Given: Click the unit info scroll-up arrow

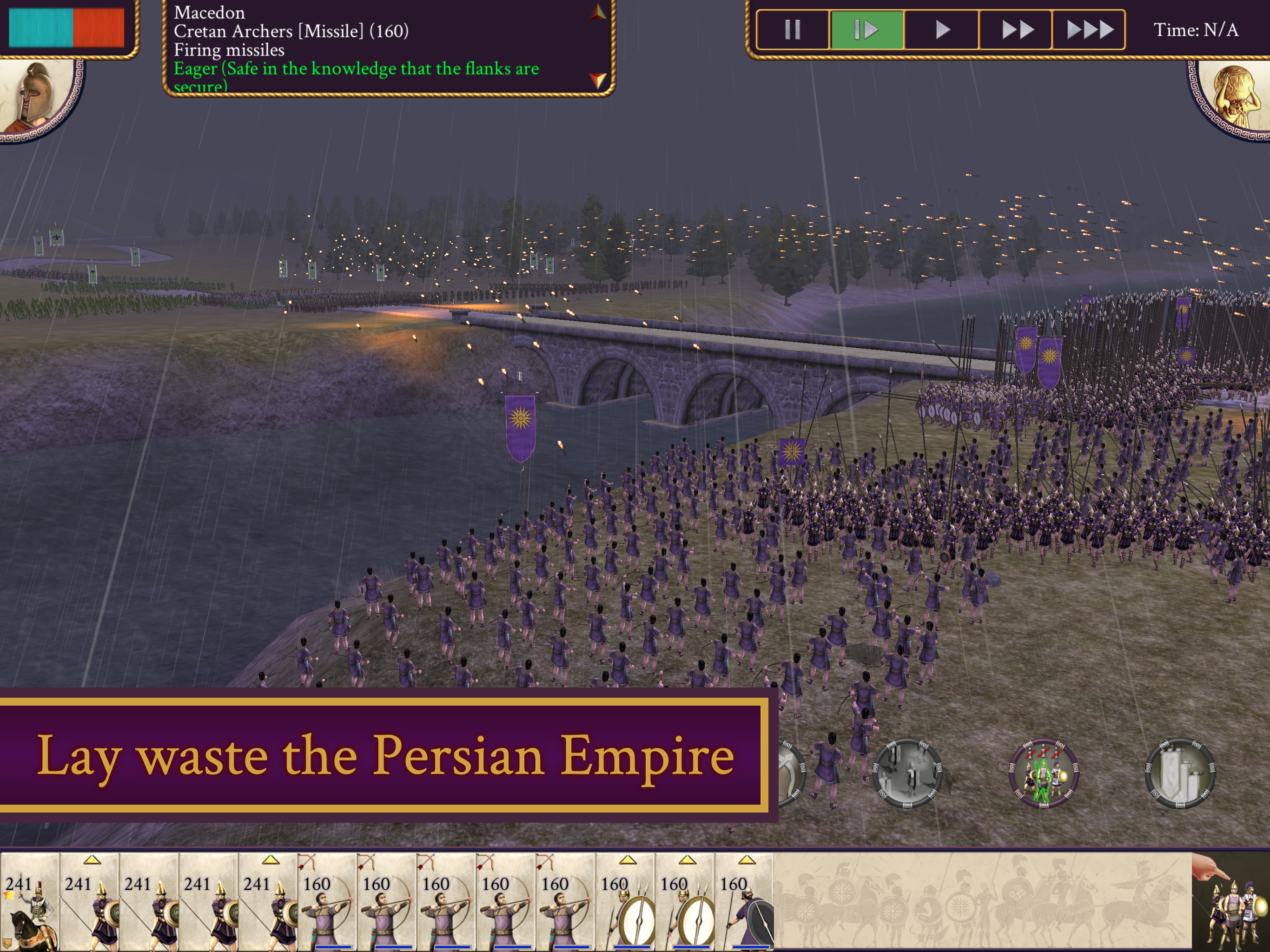Looking at the screenshot, I should (598, 12).
